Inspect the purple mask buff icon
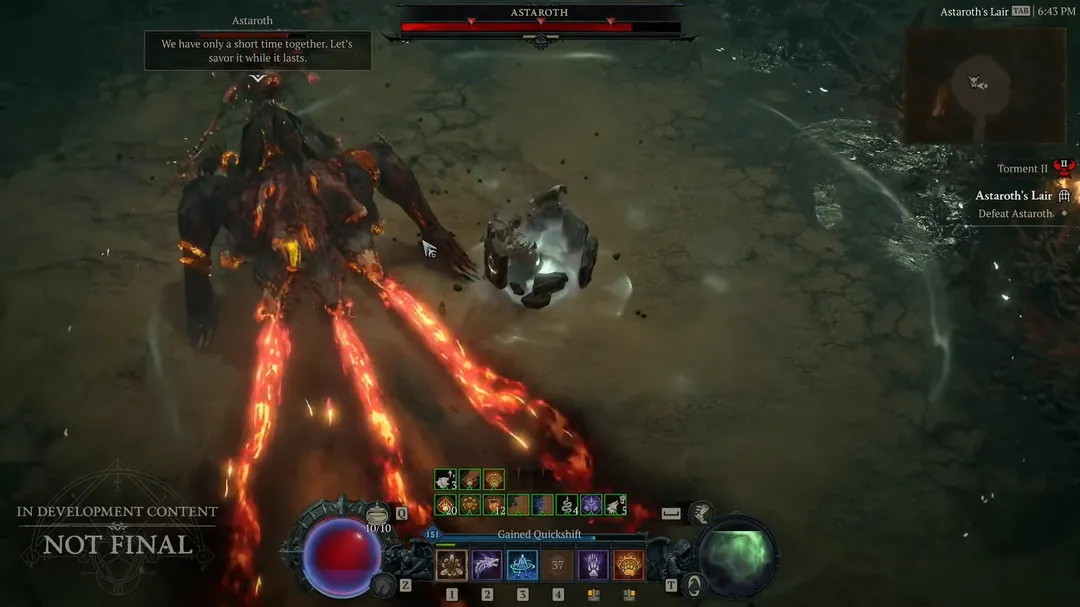This screenshot has height=607, width=1080. click(591, 505)
